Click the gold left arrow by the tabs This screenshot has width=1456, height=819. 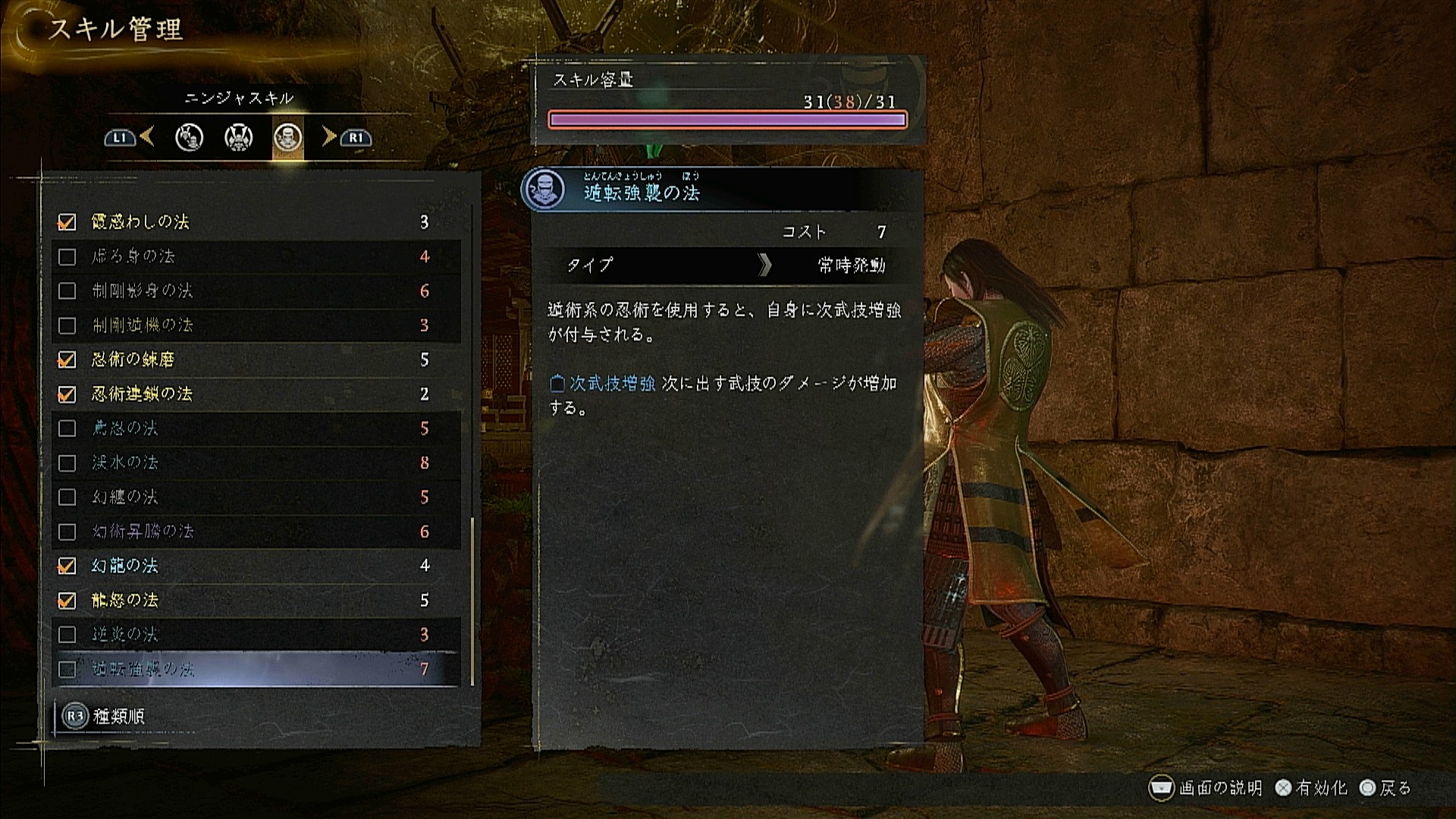click(147, 136)
